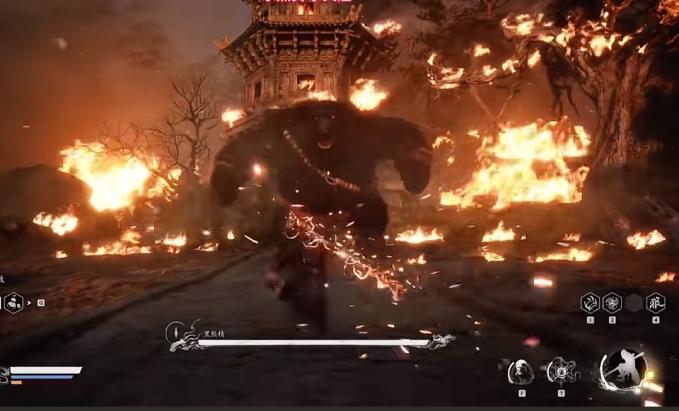Select the hexagonal gourd item icon
Image resolution: width=679 pixels, height=411 pixels.
(14, 301)
